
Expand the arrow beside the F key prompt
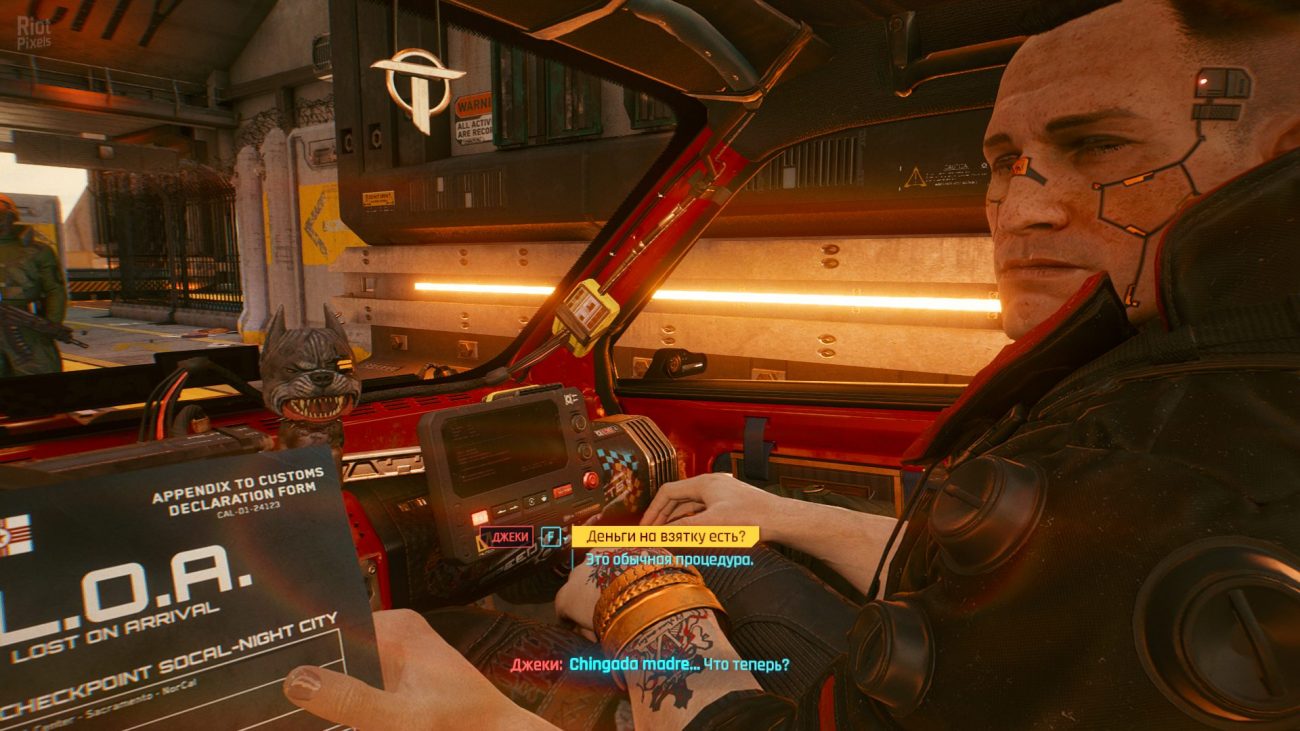pyautogui.click(x=566, y=539)
